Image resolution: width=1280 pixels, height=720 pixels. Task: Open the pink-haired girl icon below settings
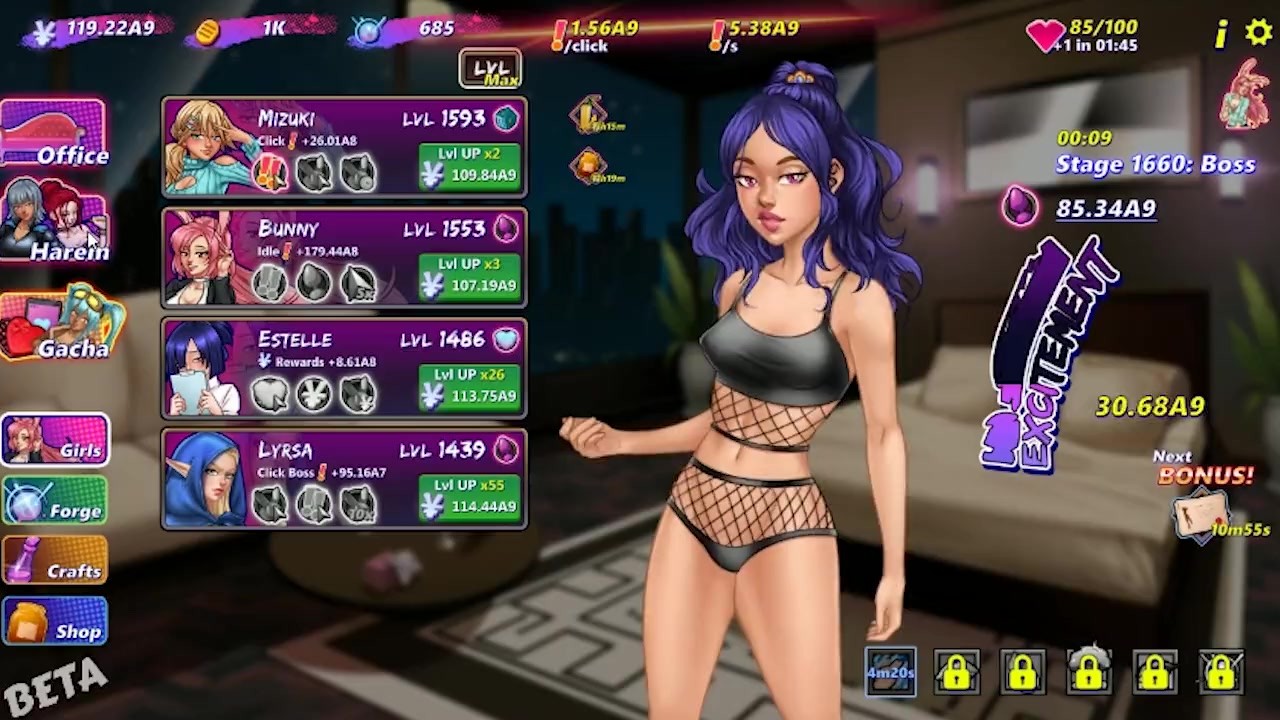[1246, 95]
